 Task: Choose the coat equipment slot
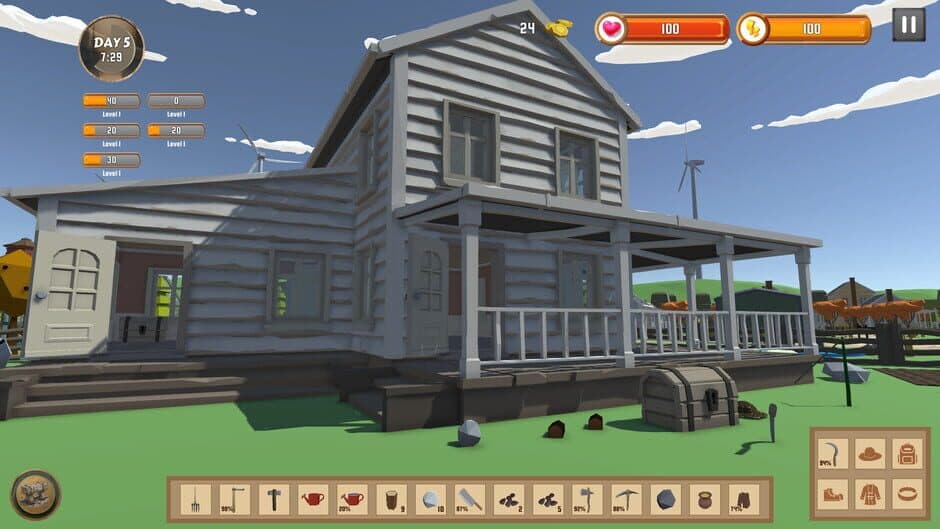[870, 493]
